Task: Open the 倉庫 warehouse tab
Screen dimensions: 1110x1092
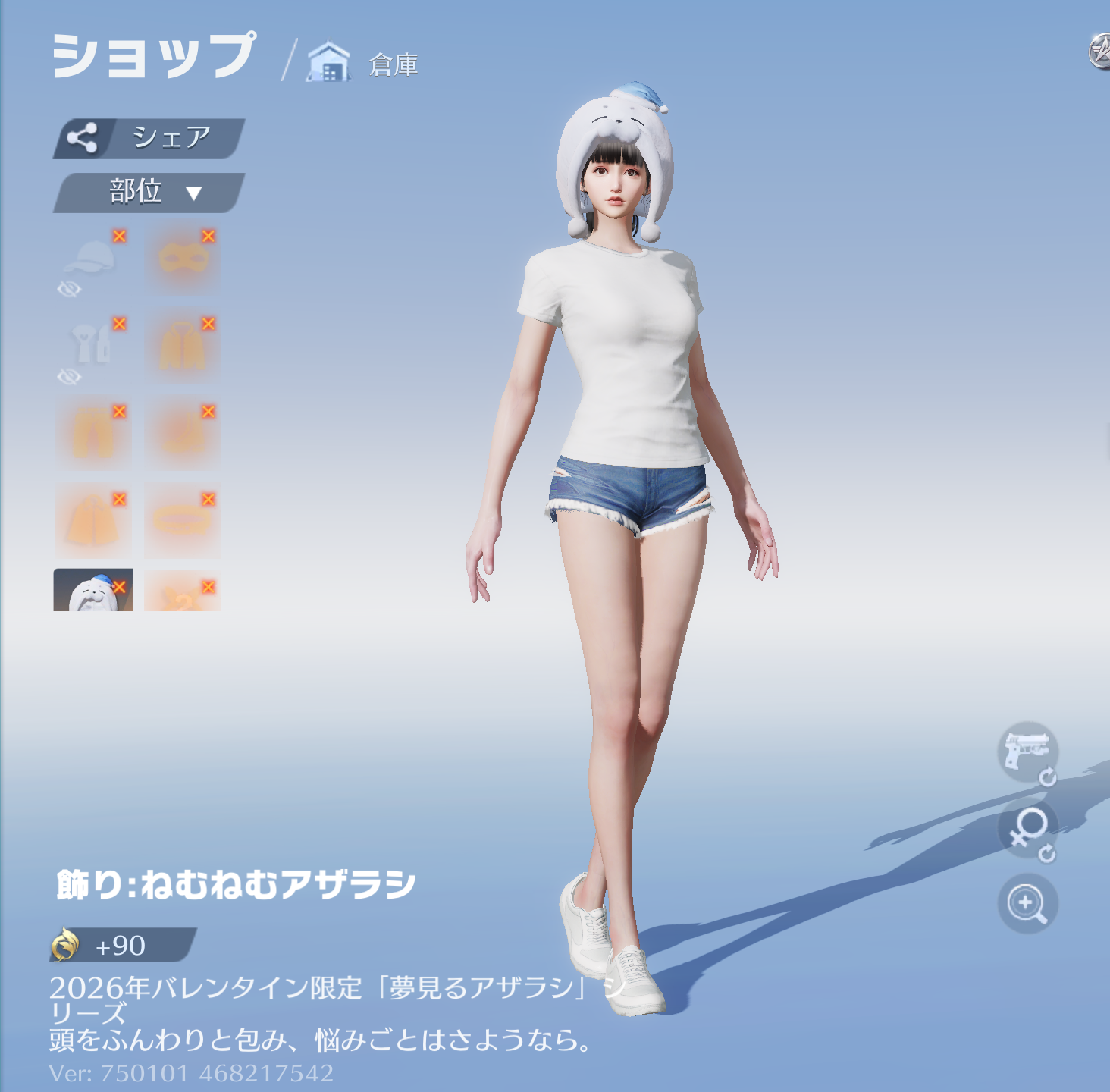Action: (364, 64)
